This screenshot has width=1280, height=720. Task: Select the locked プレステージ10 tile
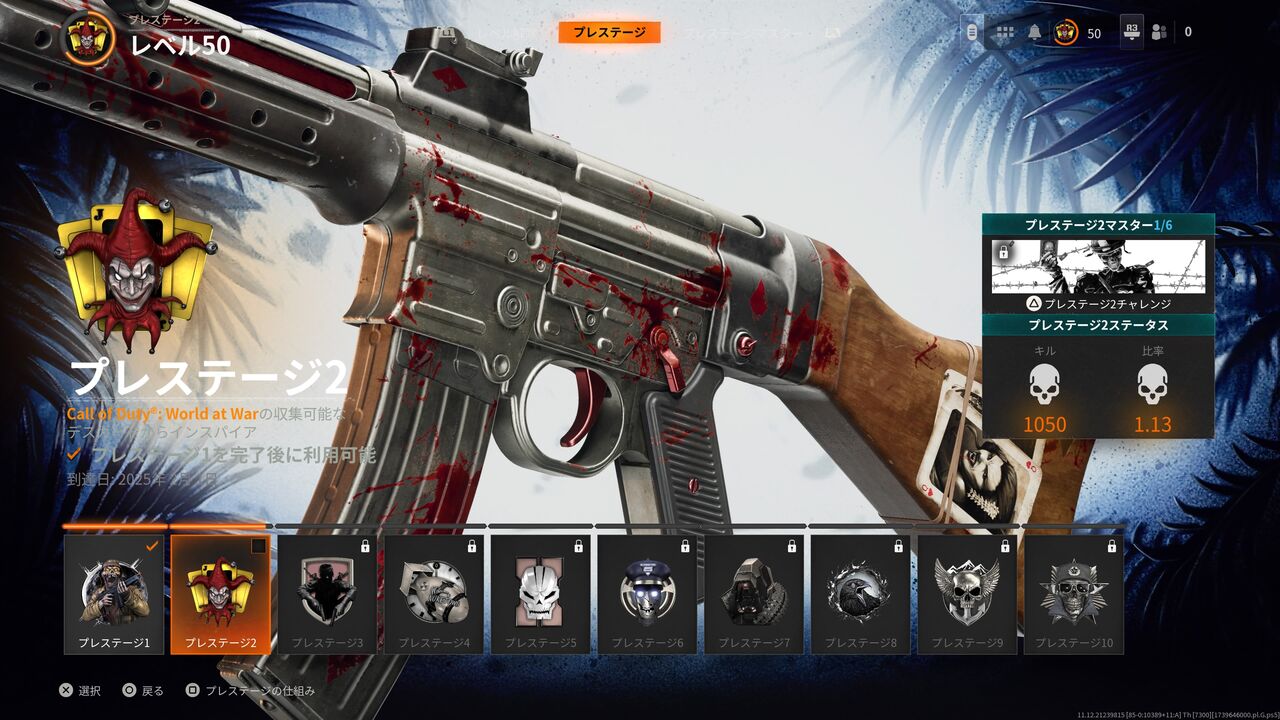click(1074, 594)
